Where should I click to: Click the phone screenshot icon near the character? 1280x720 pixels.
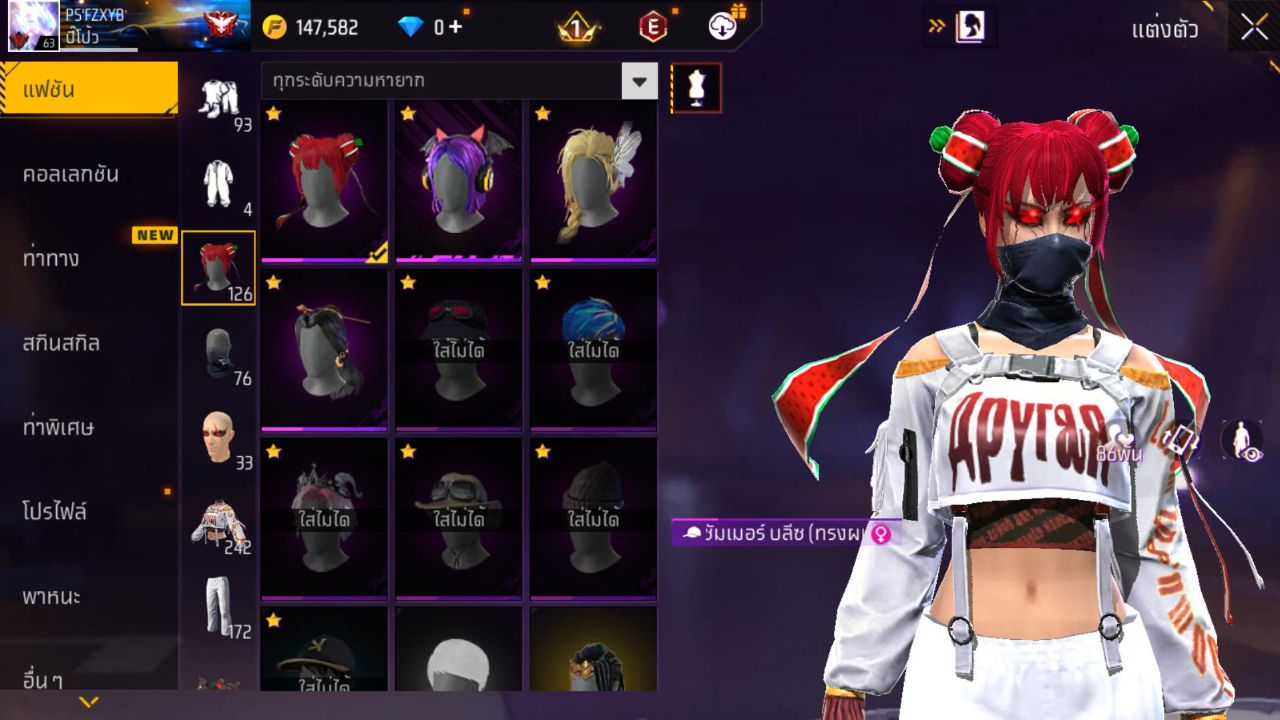[1181, 440]
